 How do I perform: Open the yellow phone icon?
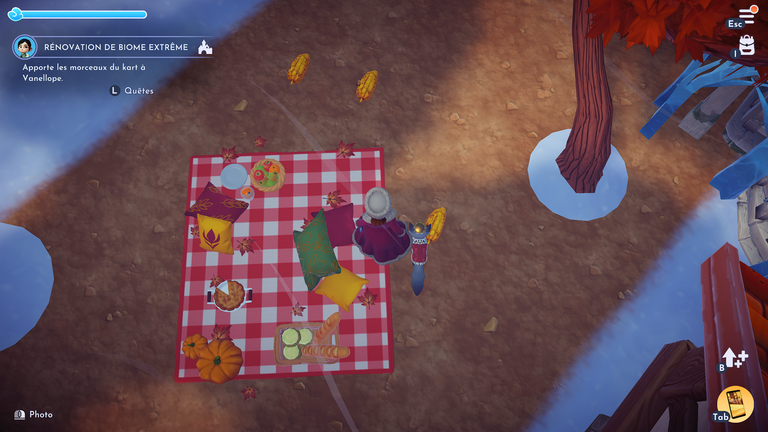[737, 402]
